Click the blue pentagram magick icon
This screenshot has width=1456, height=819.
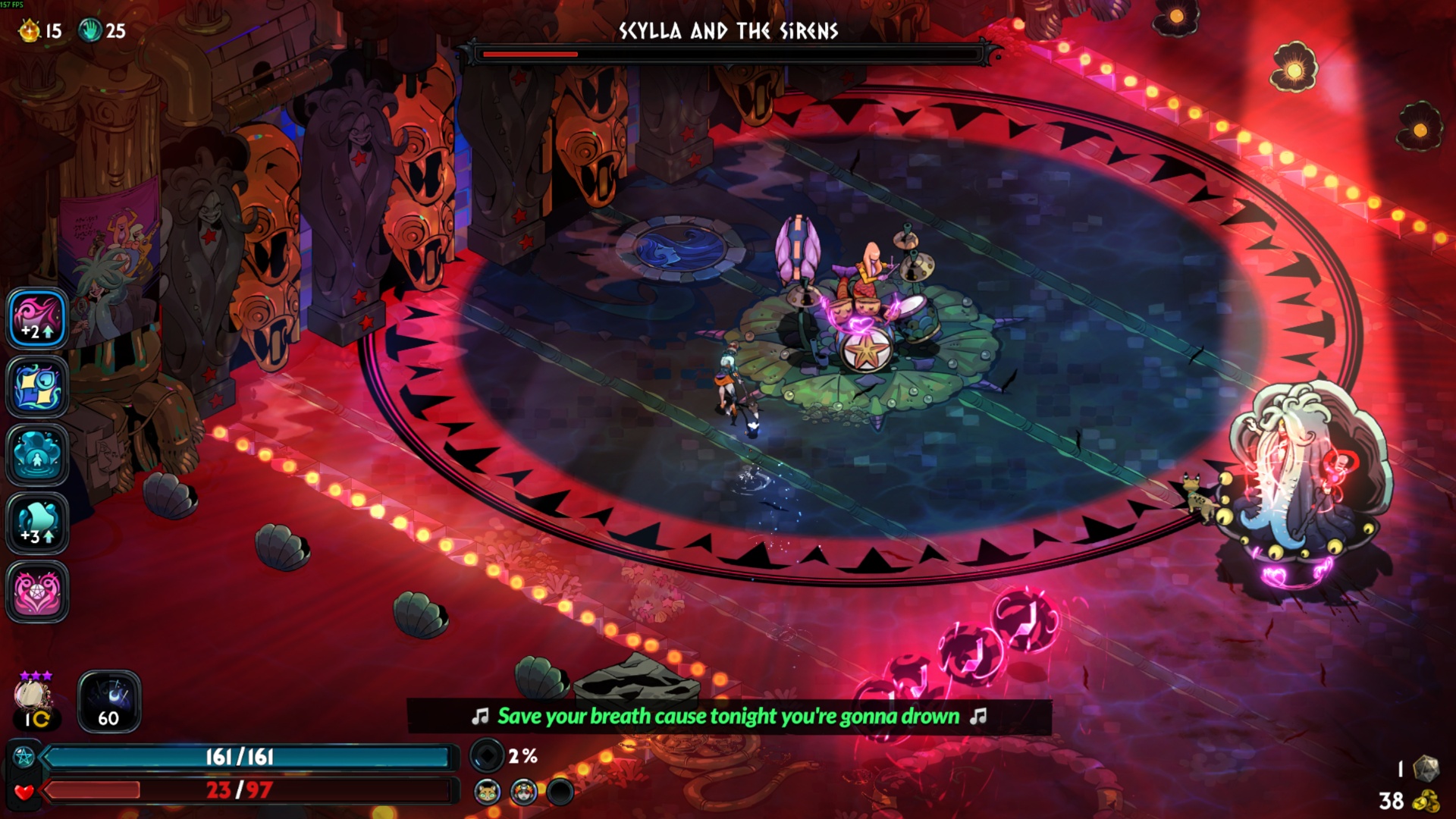tap(24, 757)
